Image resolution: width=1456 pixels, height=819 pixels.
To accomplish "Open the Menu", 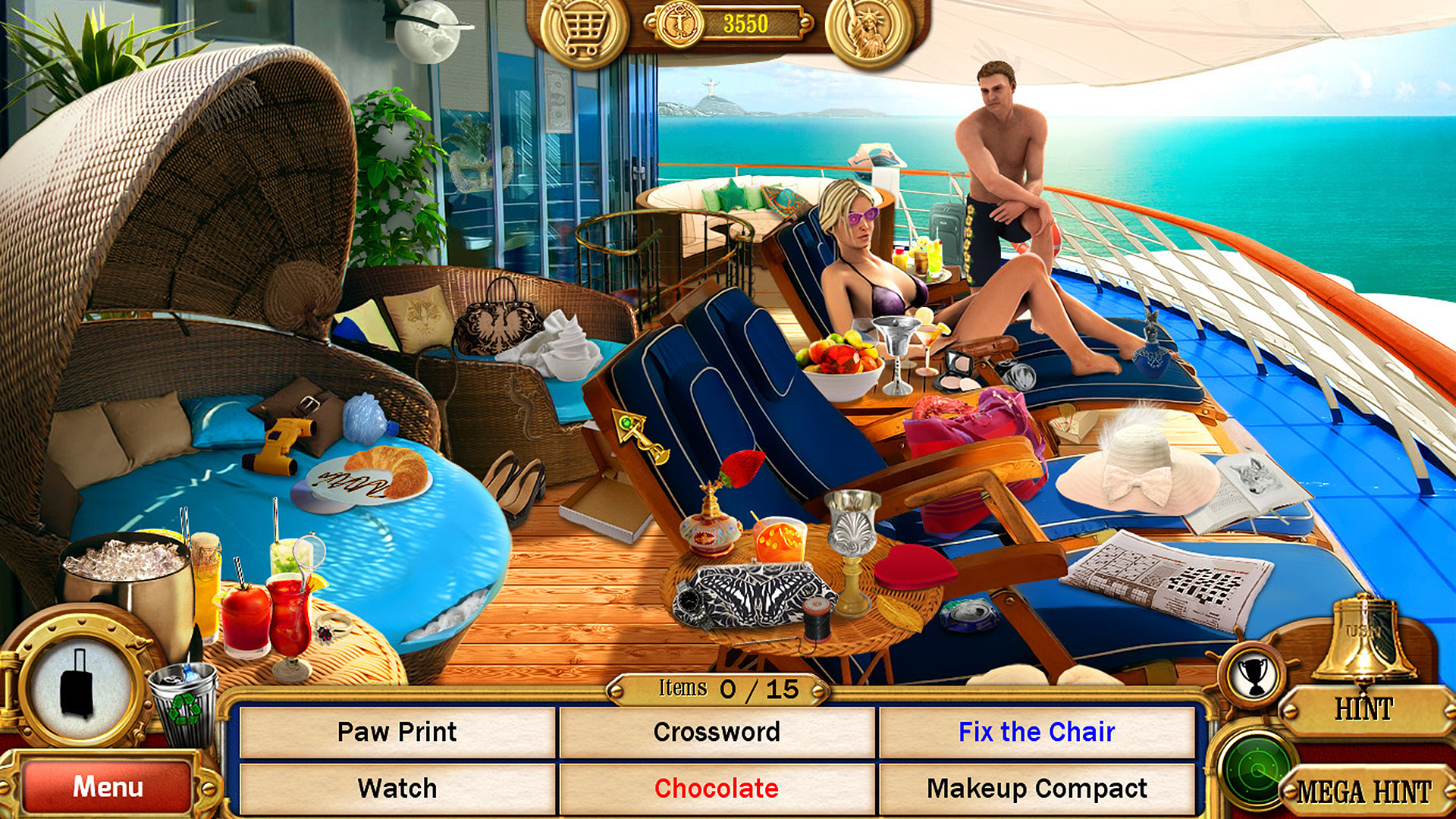I will (108, 787).
